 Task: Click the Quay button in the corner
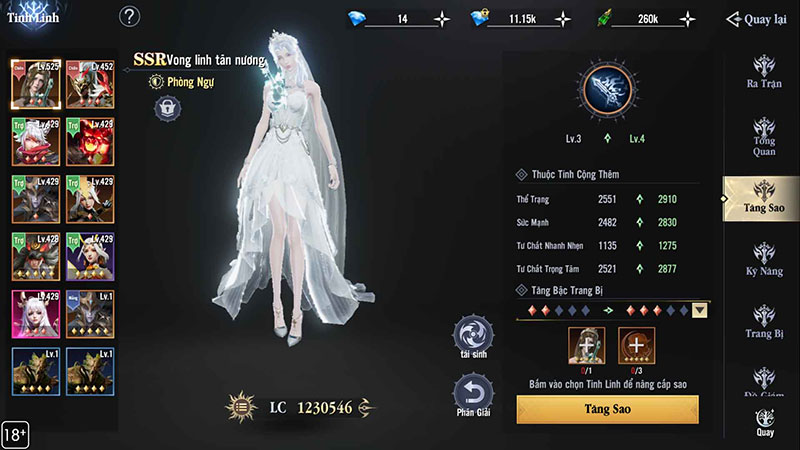(x=765, y=424)
